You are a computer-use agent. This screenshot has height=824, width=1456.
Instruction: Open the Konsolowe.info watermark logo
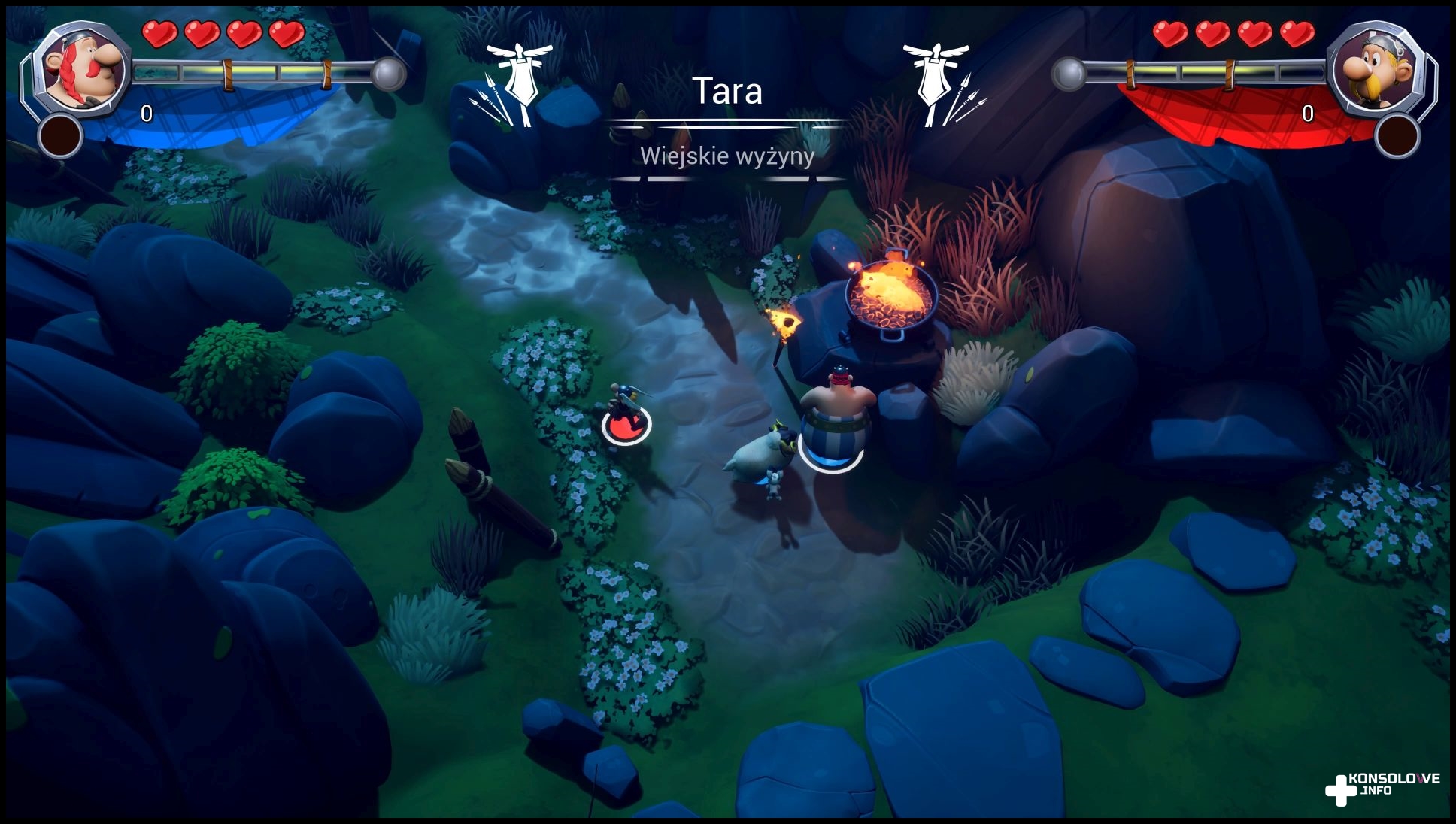[x=1382, y=788]
